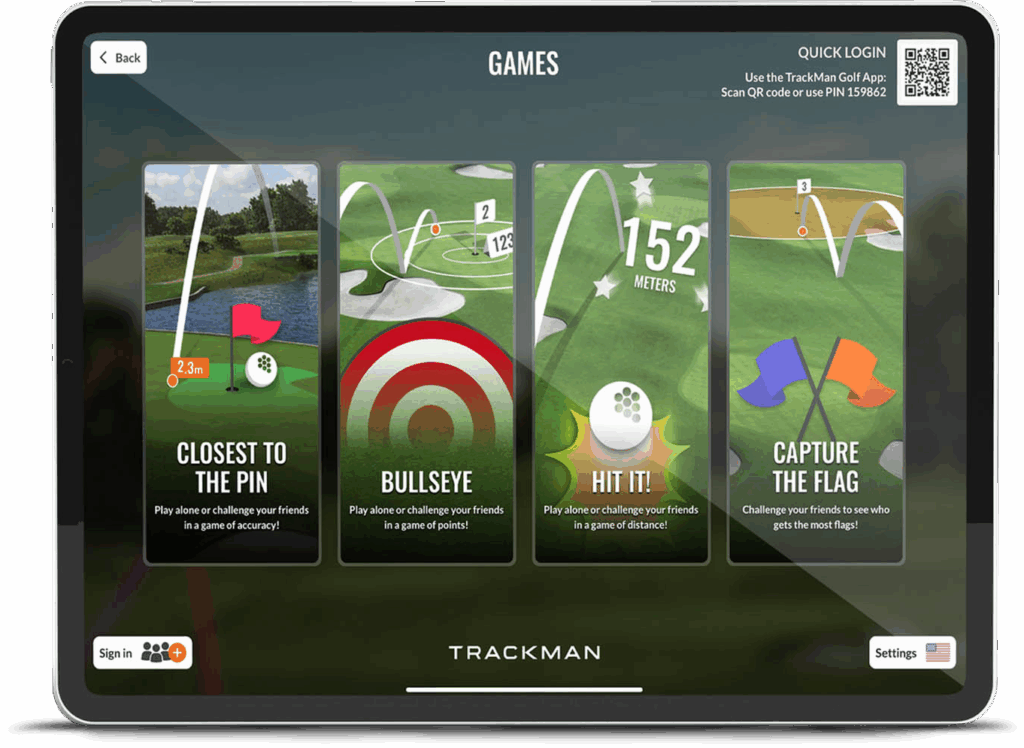Select the Closest to the Pin game
Image resolution: width=1024 pixels, height=748 pixels.
point(232,363)
